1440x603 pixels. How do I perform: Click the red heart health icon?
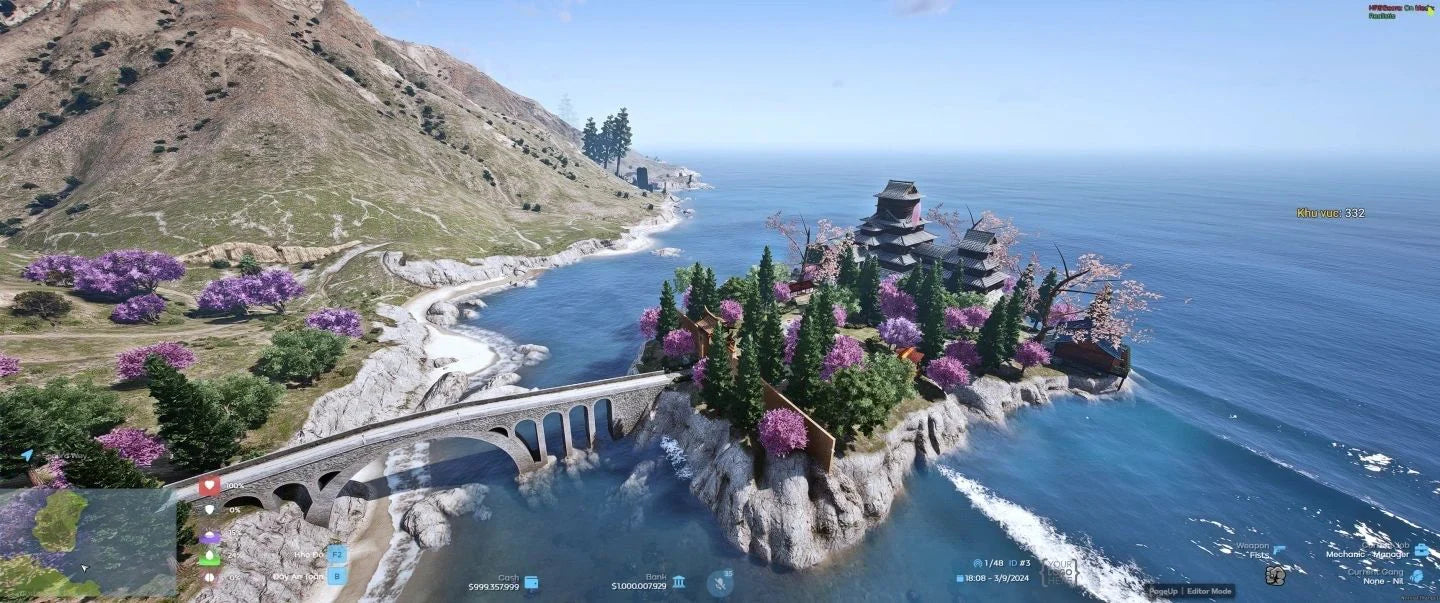click(x=209, y=486)
